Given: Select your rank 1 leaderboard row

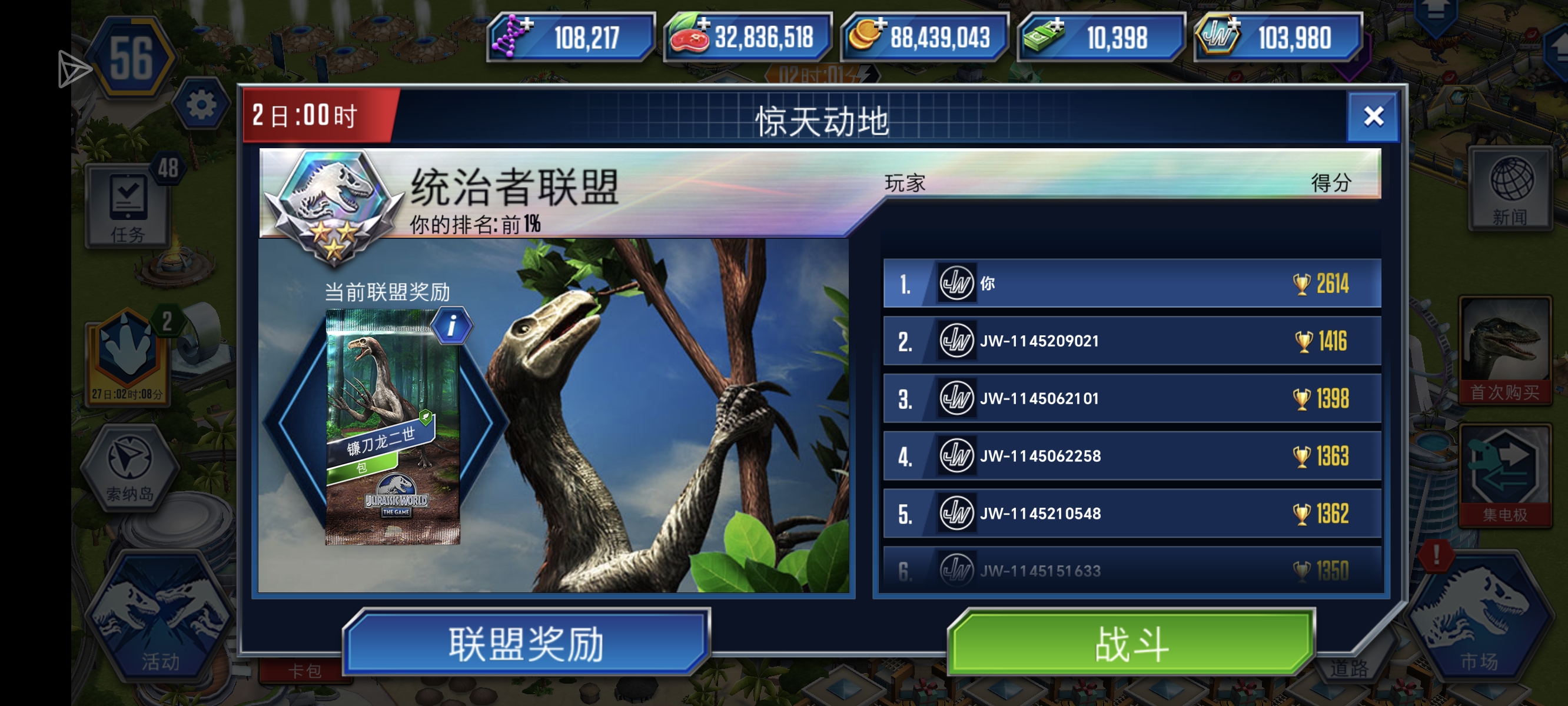Looking at the screenshot, I should tap(1132, 282).
